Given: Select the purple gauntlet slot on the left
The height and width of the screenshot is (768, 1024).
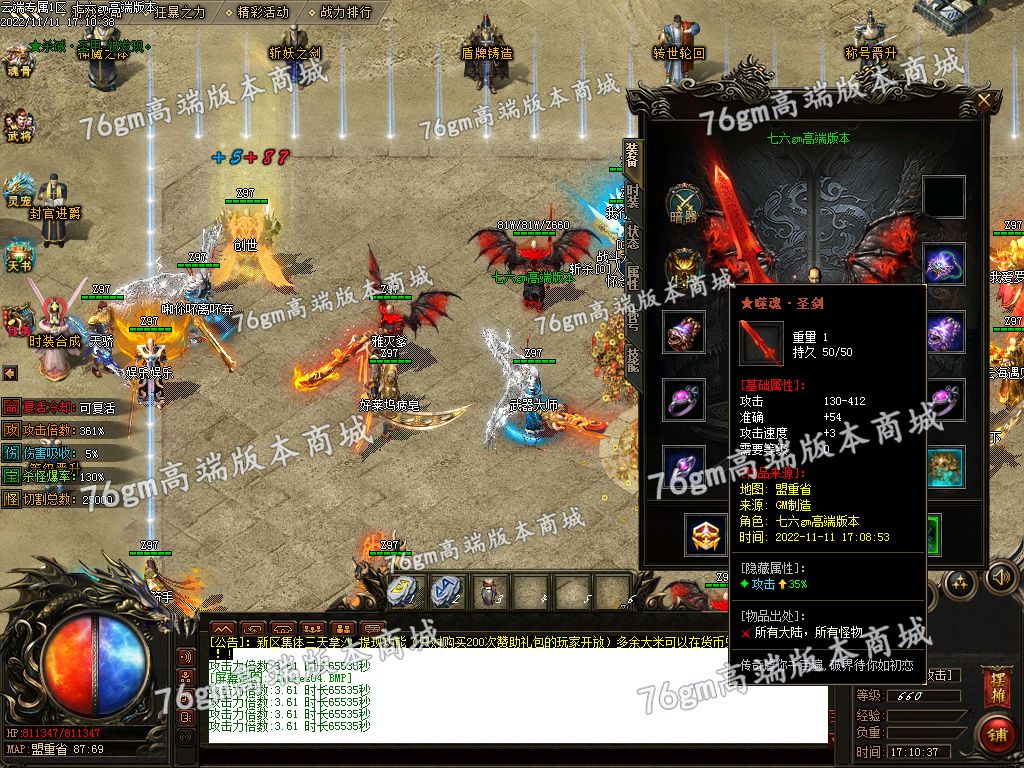Looking at the screenshot, I should coord(684,332).
